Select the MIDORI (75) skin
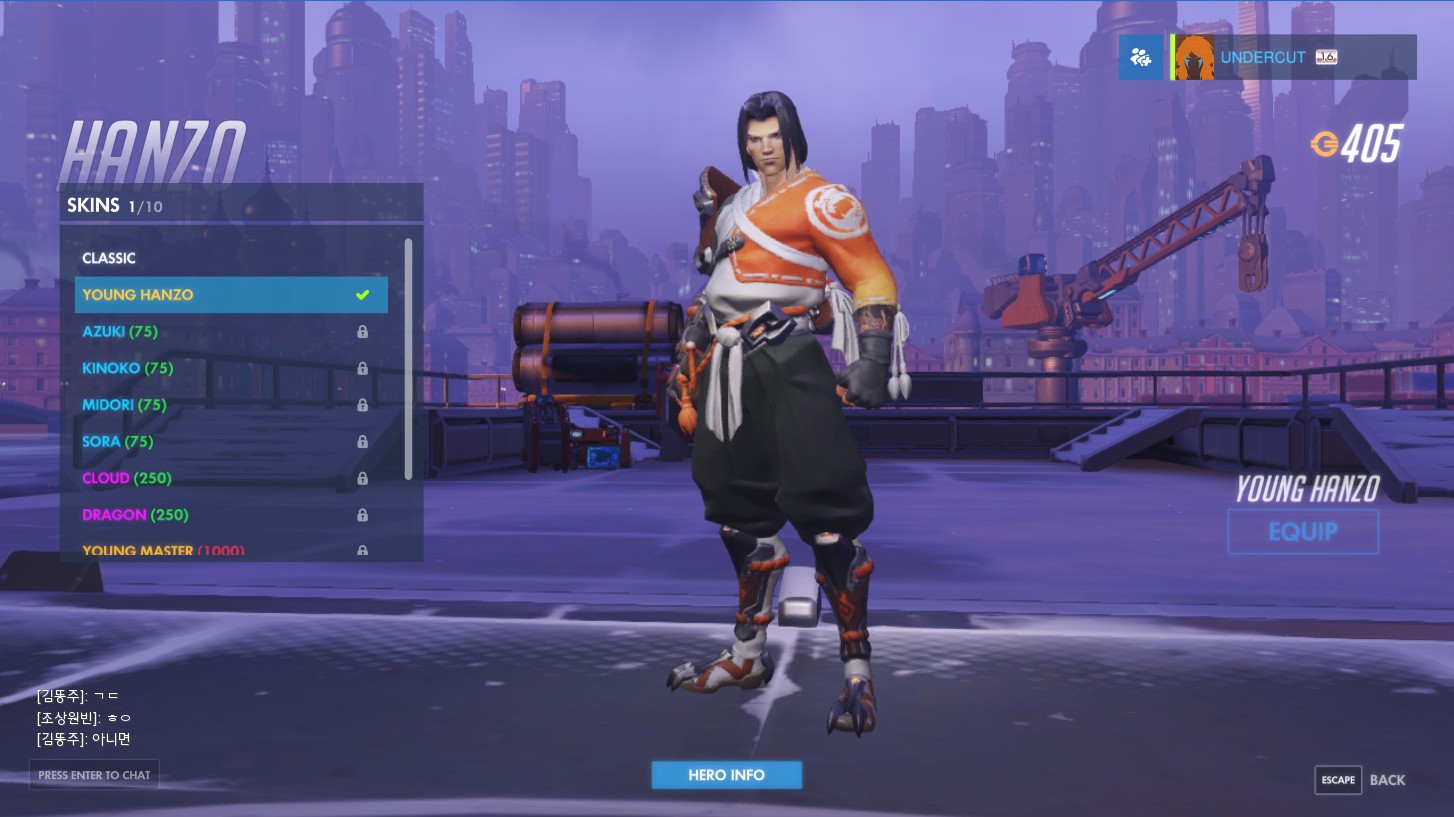The image size is (1454, 817). click(x=124, y=405)
